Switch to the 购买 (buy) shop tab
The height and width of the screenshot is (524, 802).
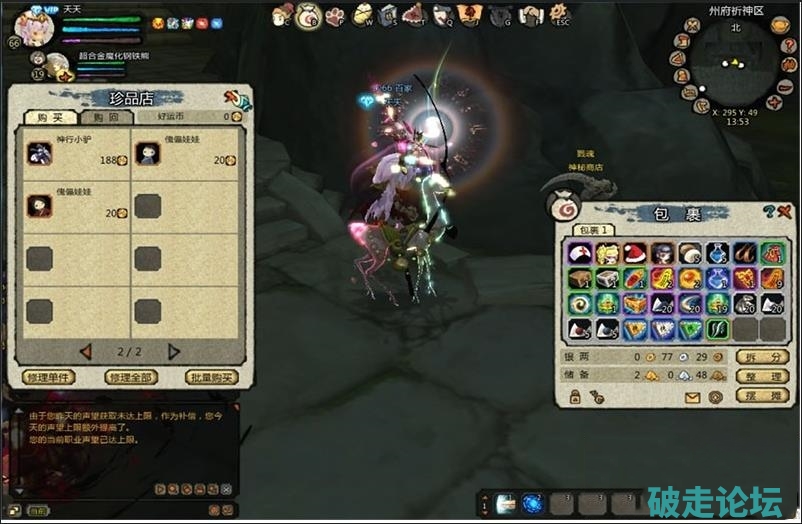(45, 117)
